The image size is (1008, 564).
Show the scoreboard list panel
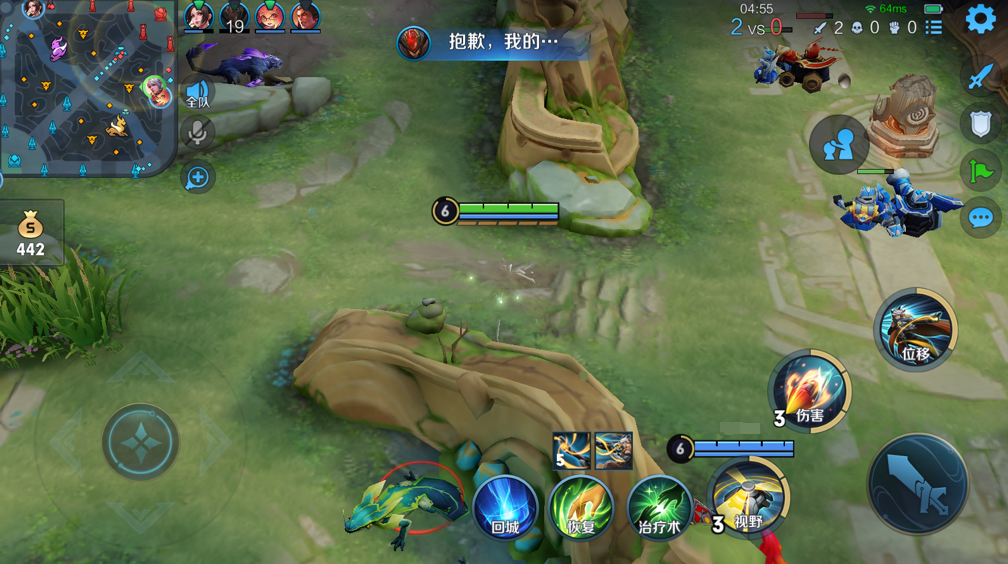point(934,28)
